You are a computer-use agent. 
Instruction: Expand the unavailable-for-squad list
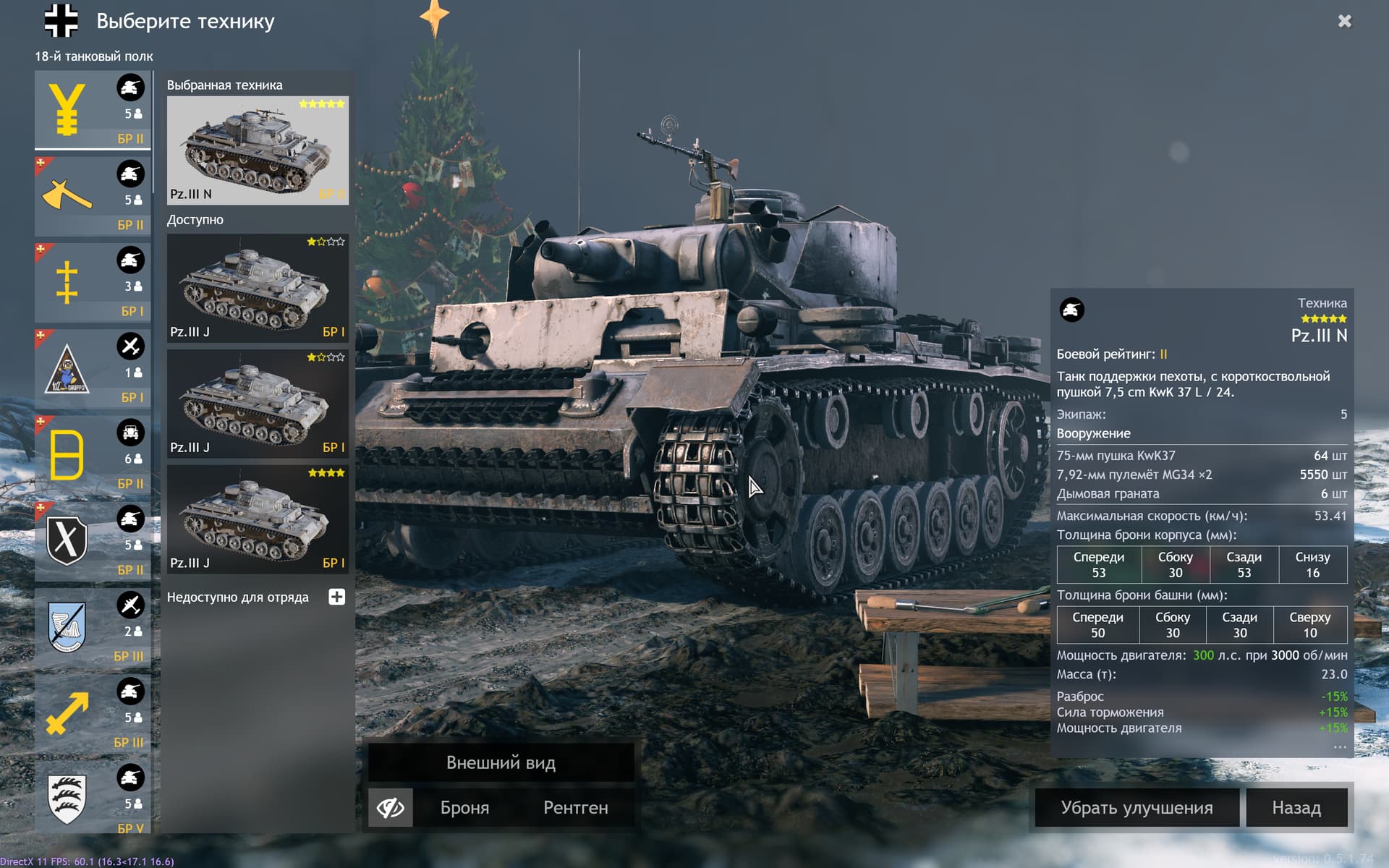pos(336,597)
